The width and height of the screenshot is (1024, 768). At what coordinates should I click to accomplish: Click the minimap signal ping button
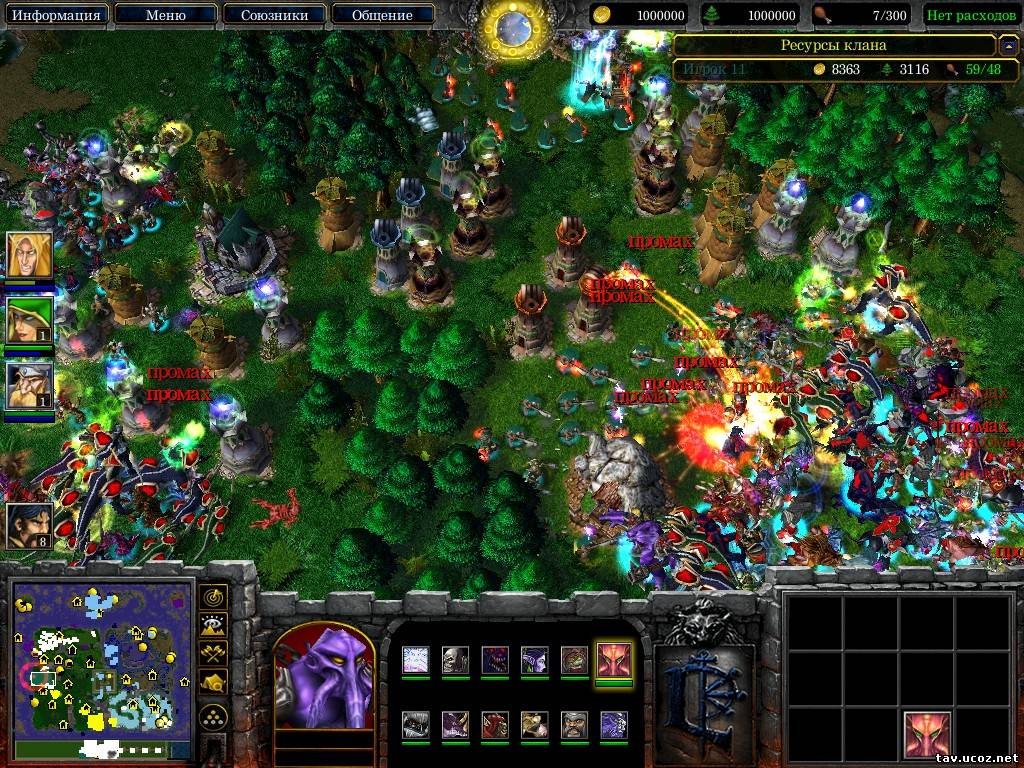213,598
